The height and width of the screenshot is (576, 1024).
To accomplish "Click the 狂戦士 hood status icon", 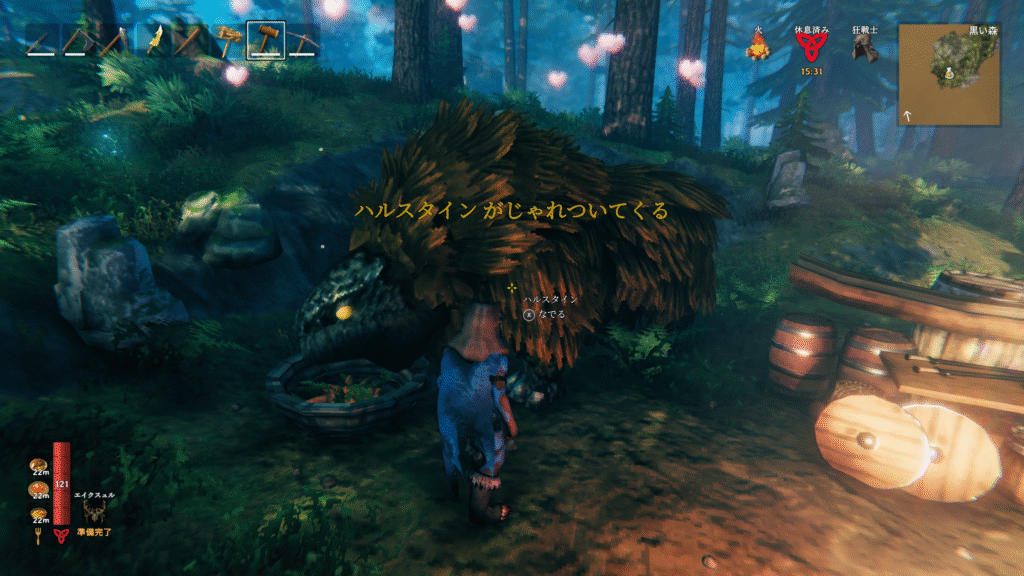I will click(864, 48).
